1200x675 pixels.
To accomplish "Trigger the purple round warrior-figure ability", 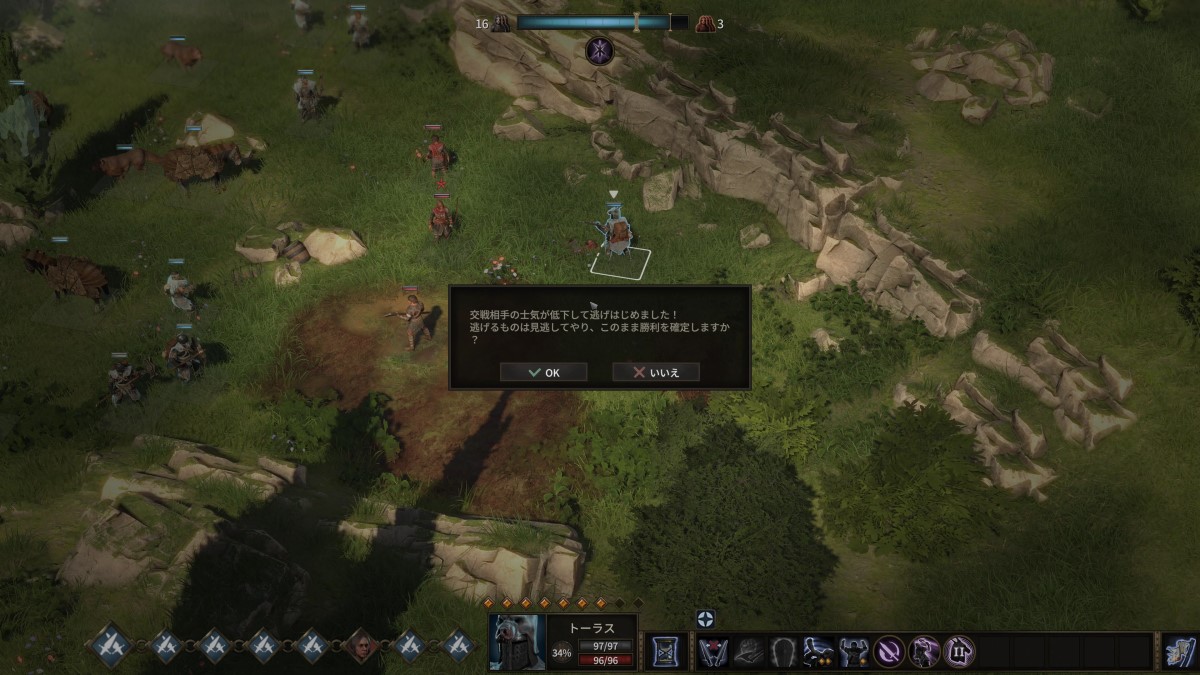I will click(x=924, y=652).
